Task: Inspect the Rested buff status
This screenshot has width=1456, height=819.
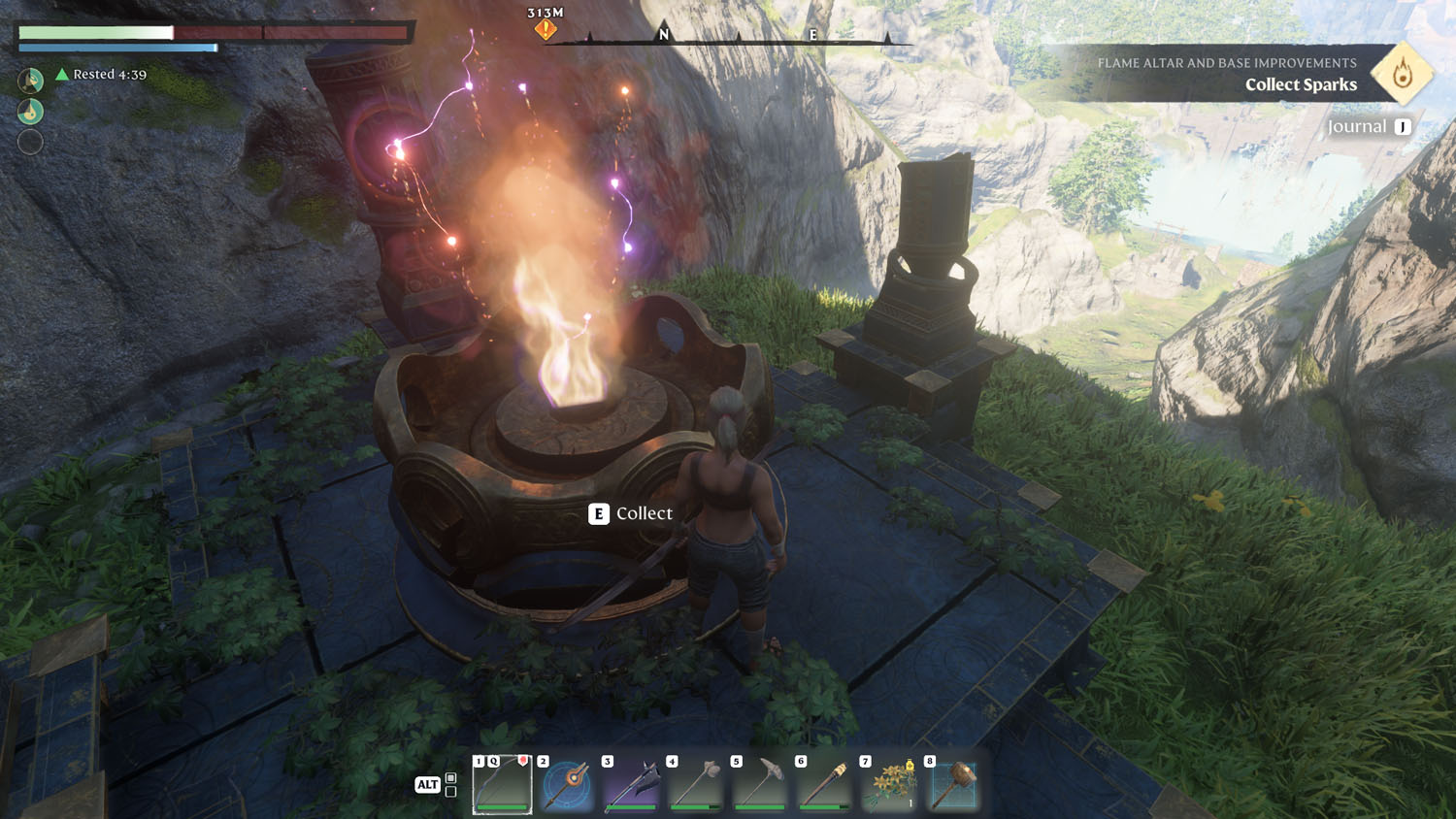Action: coord(101,74)
